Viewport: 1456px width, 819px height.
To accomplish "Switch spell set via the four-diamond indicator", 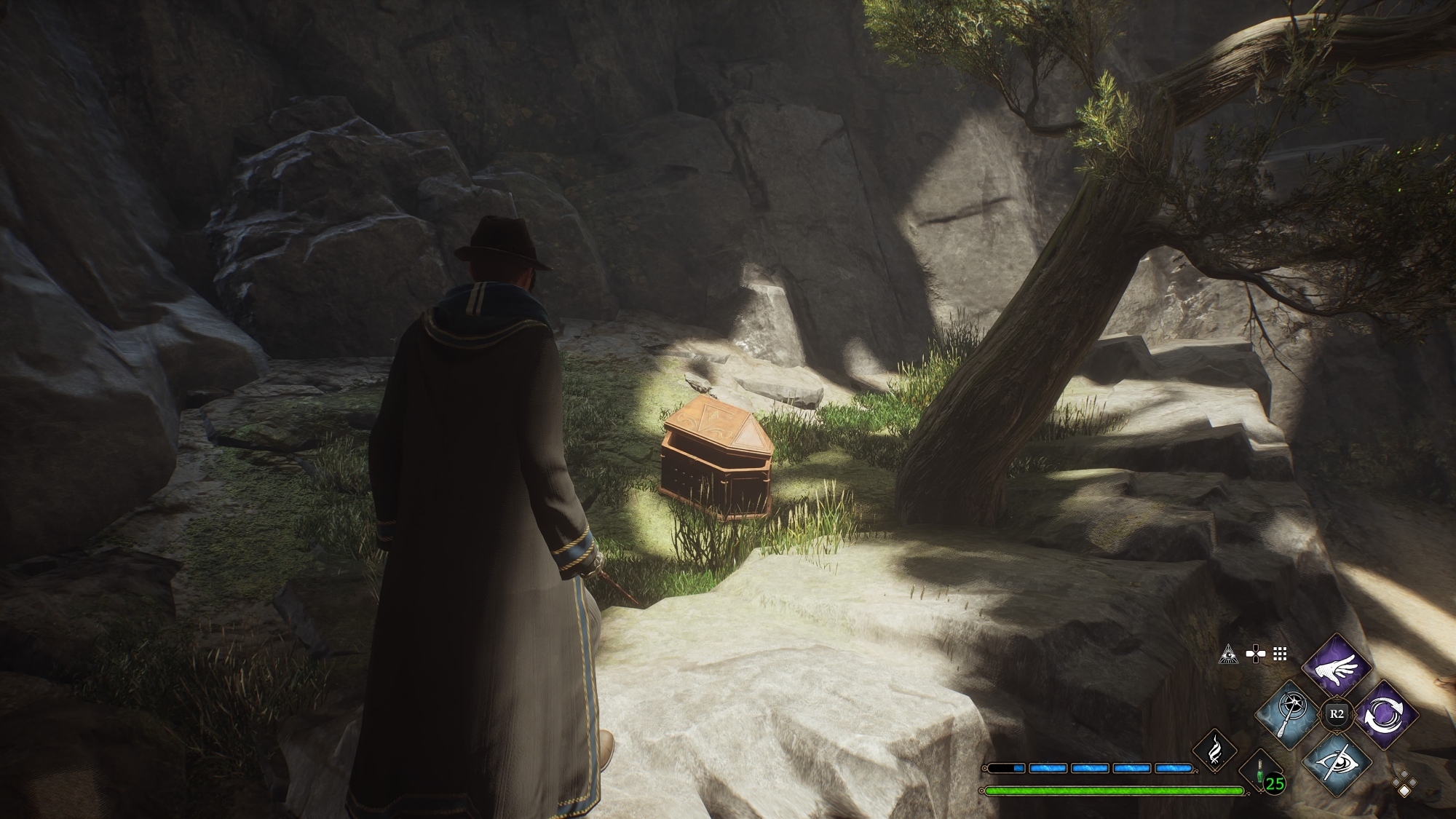I will coord(1404,783).
